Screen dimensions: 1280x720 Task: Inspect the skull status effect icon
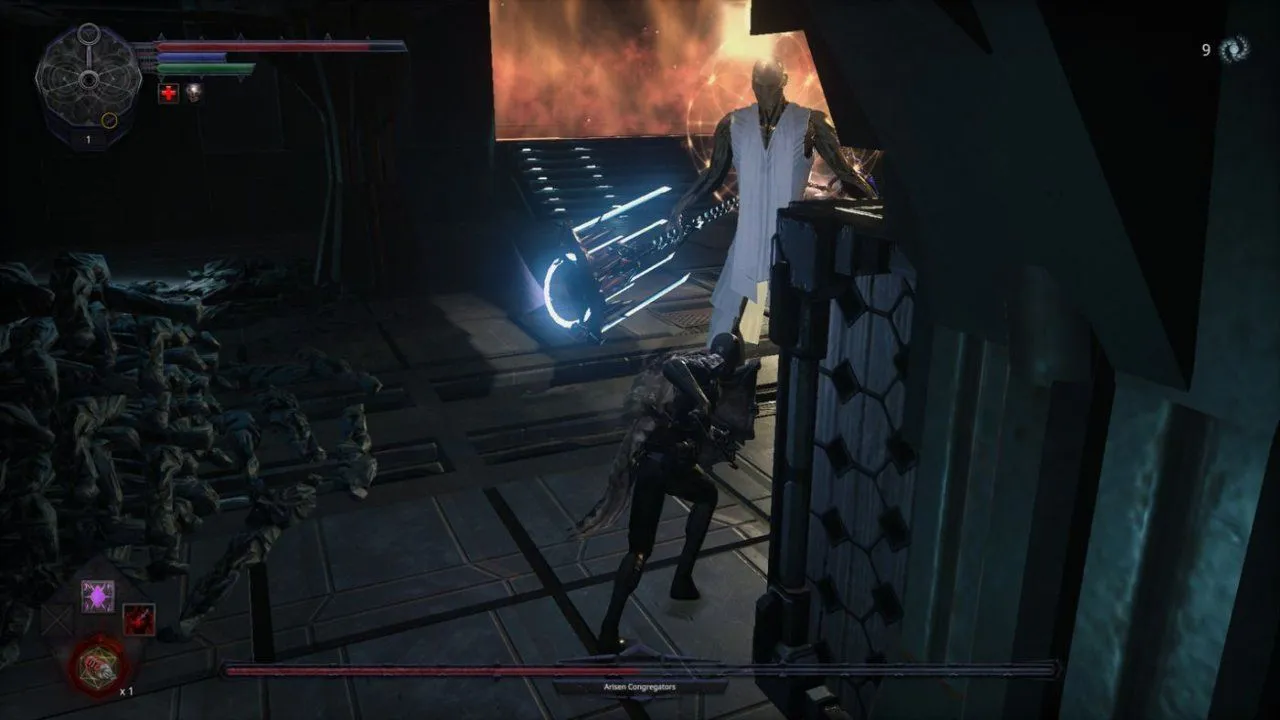(193, 93)
